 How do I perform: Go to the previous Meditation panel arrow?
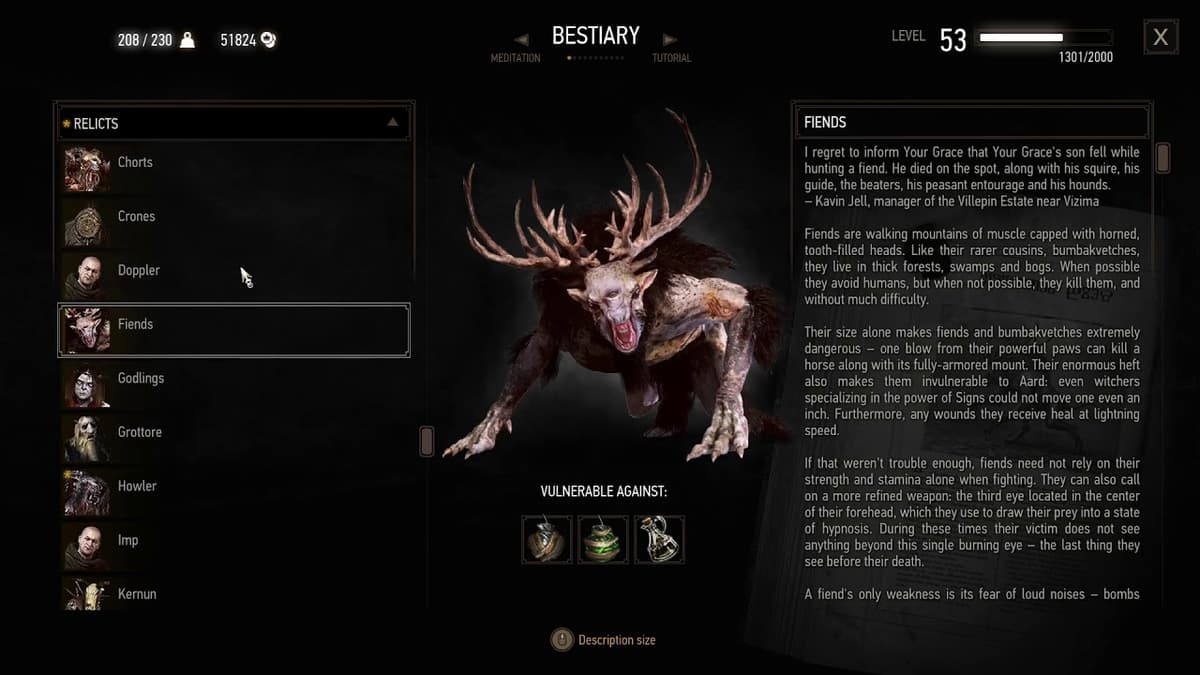(521, 40)
